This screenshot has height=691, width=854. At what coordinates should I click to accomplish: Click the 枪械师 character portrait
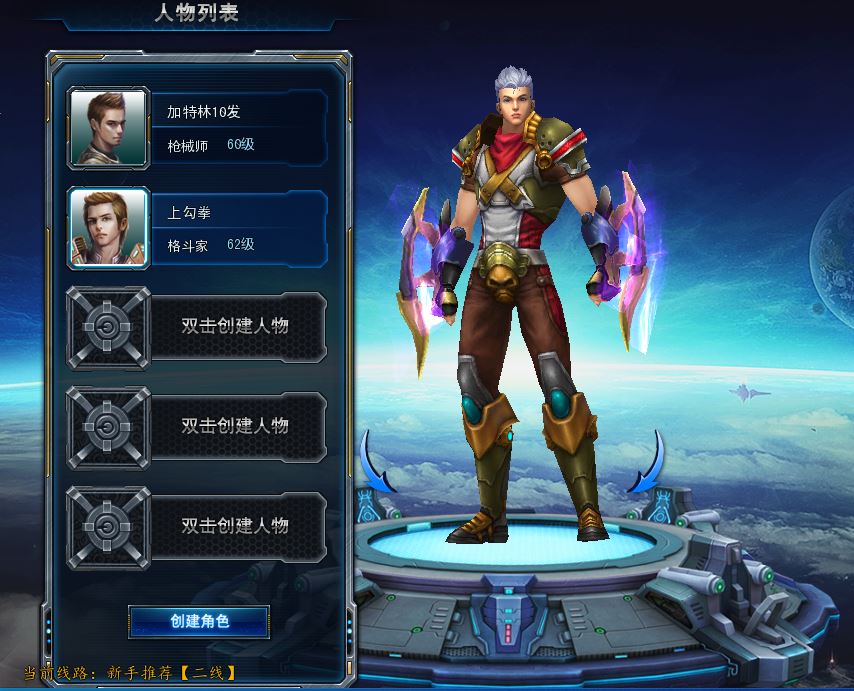point(109,128)
